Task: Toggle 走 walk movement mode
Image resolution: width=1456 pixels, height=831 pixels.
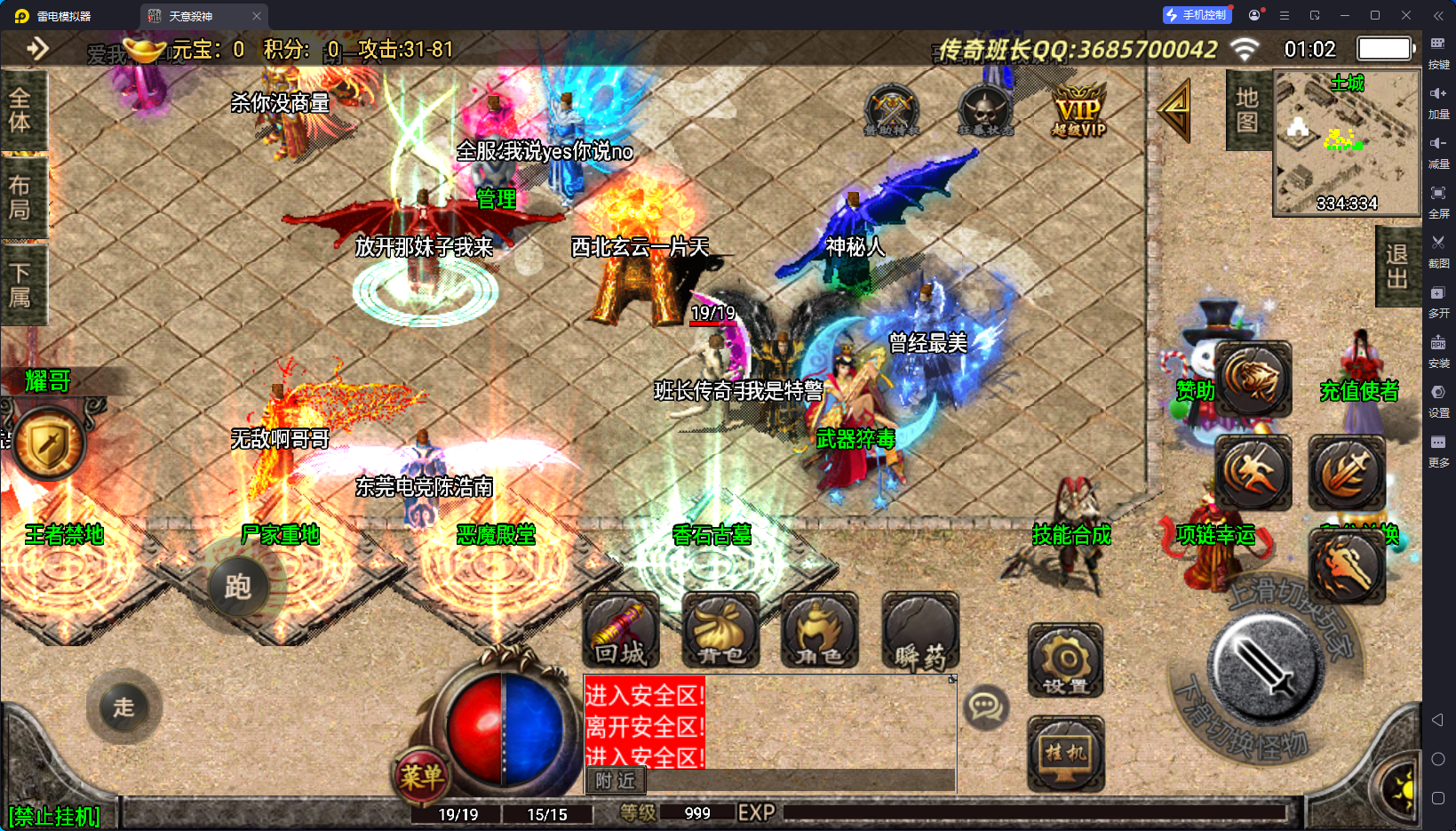Action: click(123, 707)
